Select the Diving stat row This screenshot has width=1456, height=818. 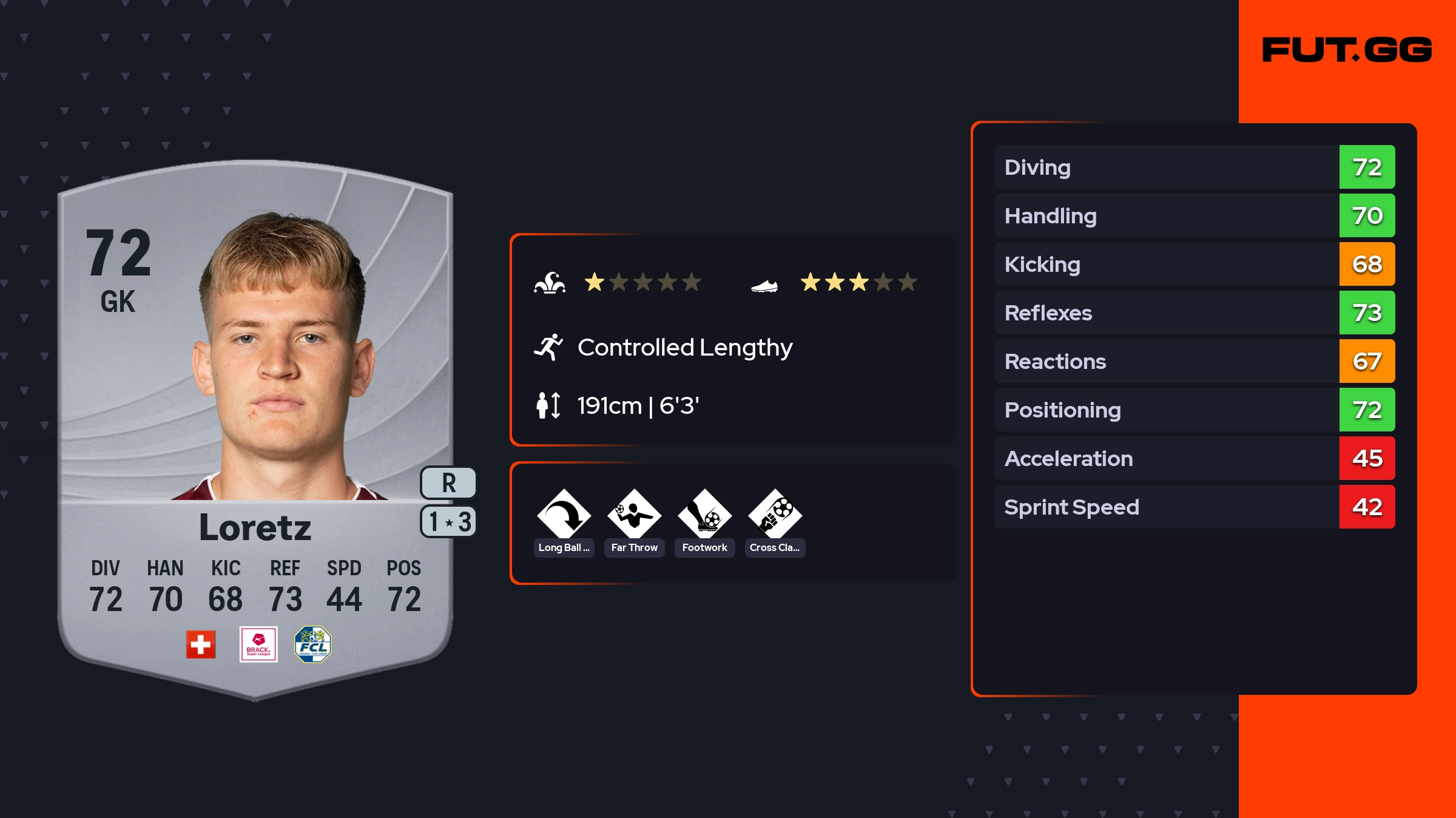1194,167
